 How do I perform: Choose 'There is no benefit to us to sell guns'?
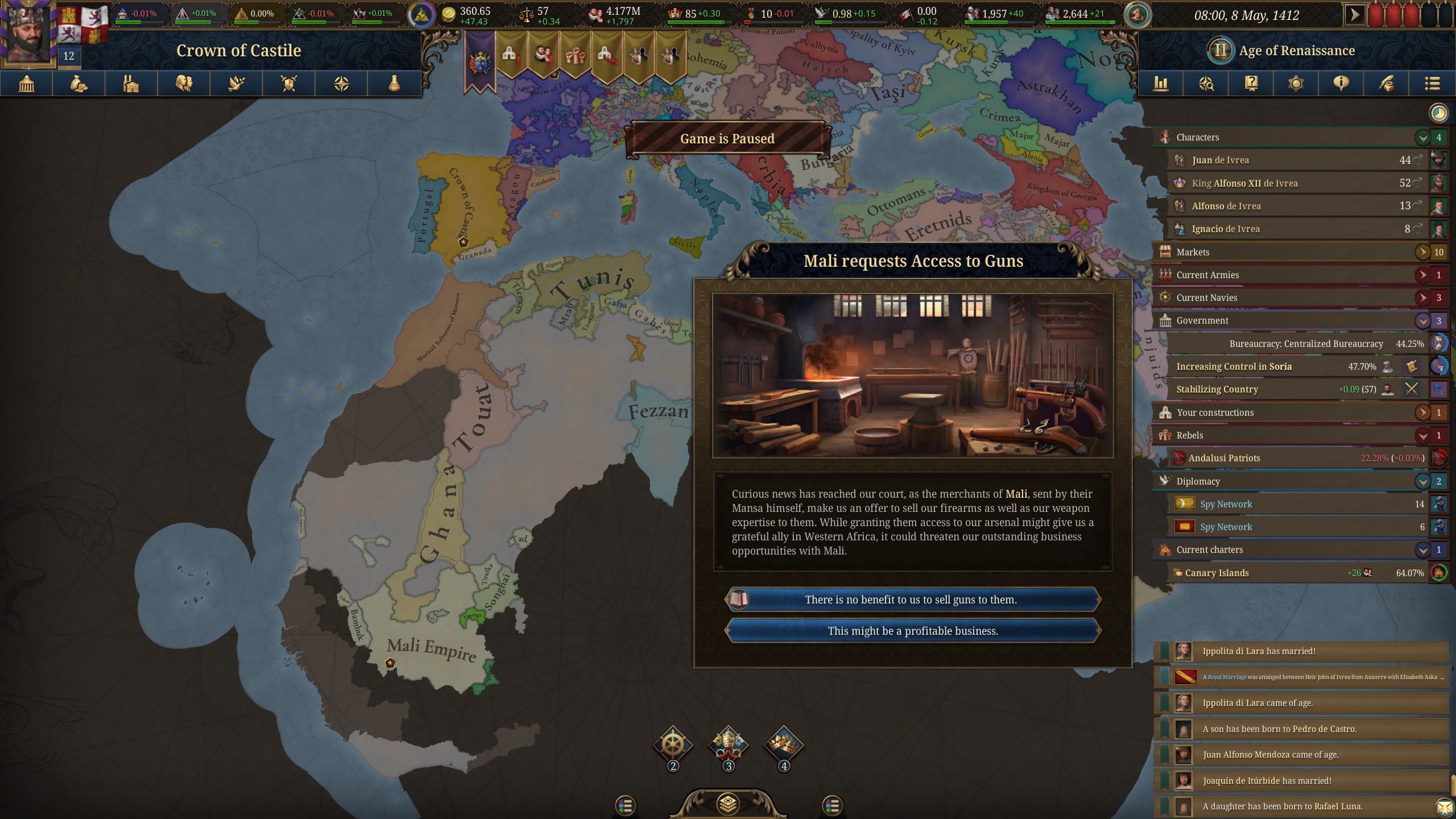912,599
